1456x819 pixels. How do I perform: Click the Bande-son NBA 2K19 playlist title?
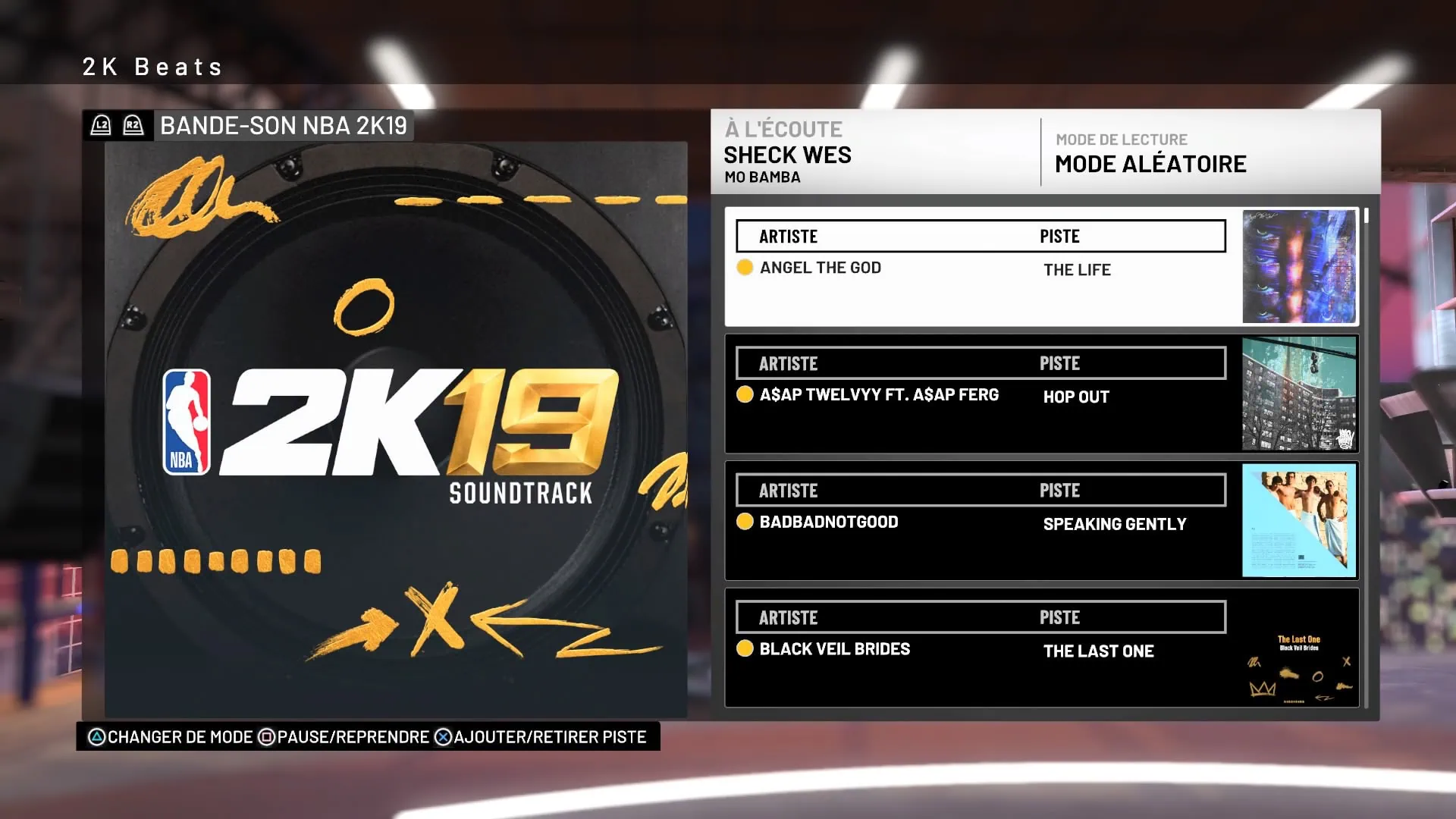tap(283, 126)
